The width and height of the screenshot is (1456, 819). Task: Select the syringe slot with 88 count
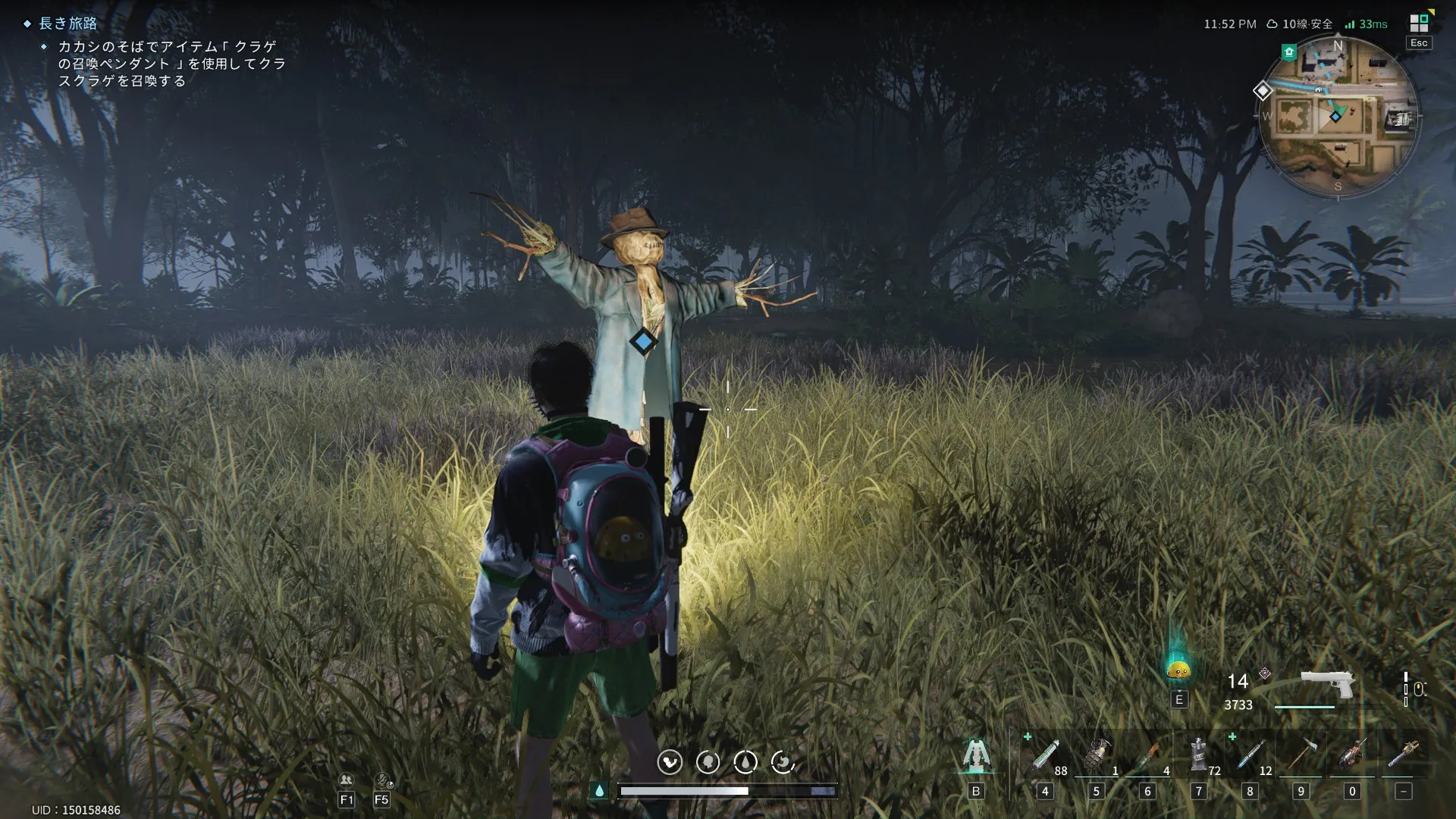point(1046,755)
